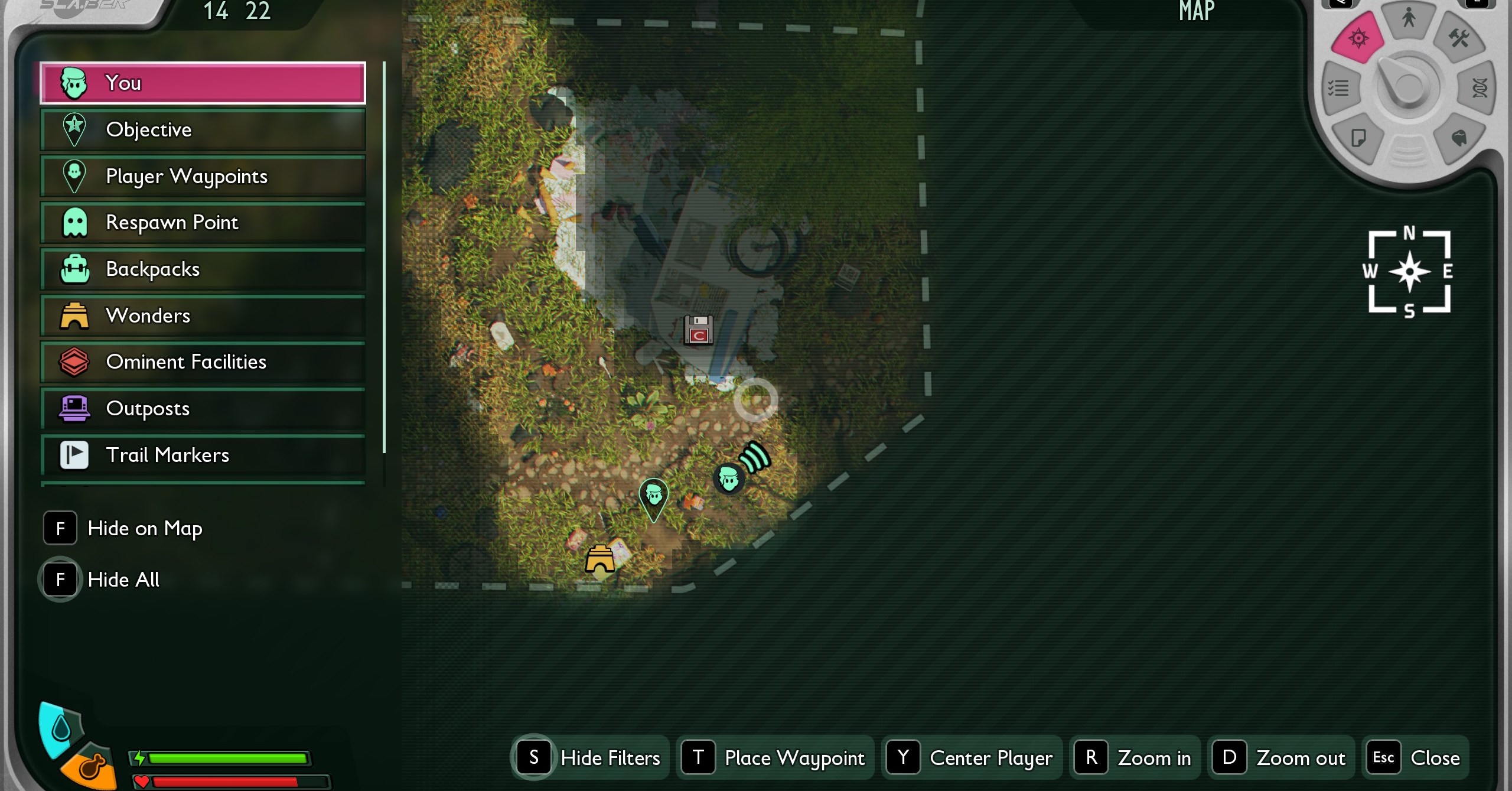The image size is (1512, 791).
Task: Switch to the crafting hammer-and-wrench tab
Action: point(1458,39)
